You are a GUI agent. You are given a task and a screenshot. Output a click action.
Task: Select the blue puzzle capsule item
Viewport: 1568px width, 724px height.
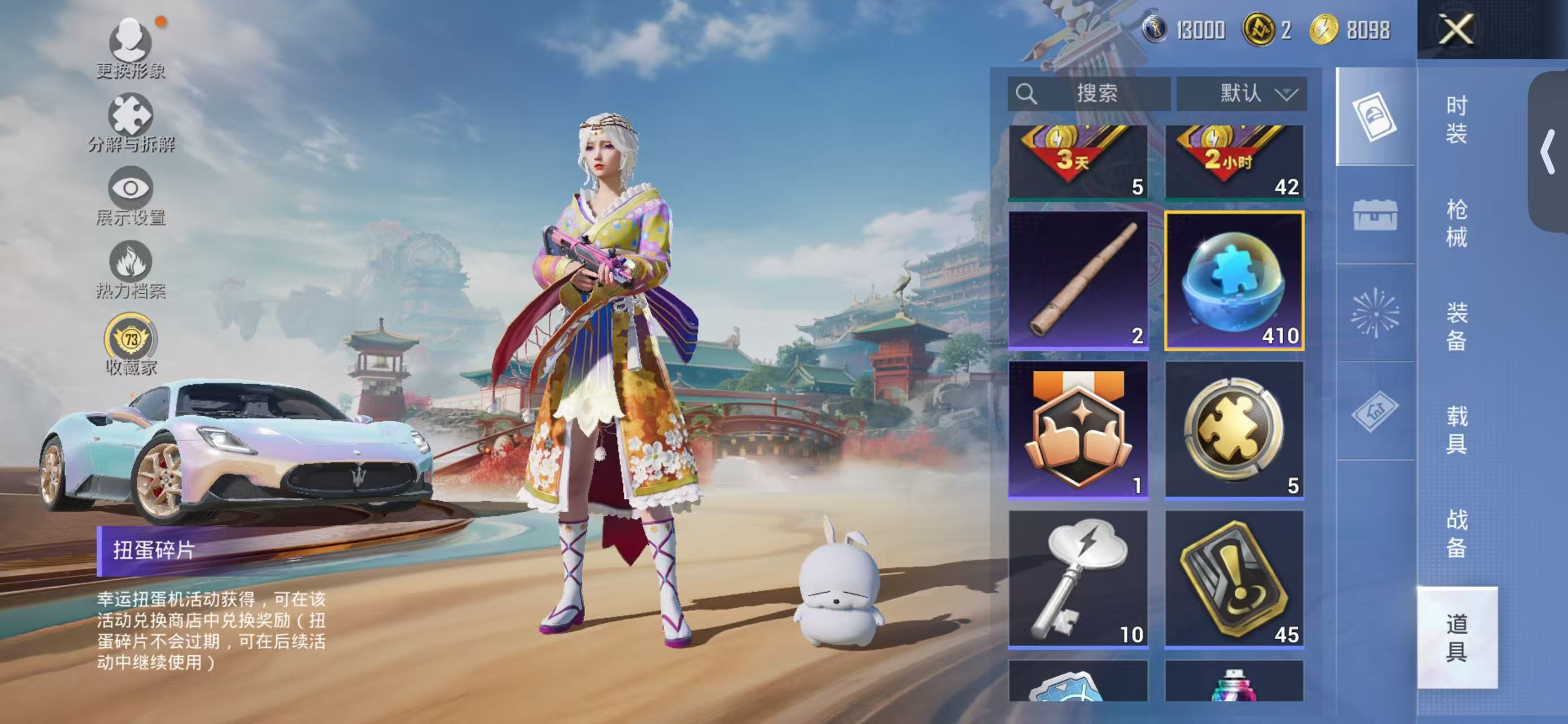pyautogui.click(x=1235, y=281)
